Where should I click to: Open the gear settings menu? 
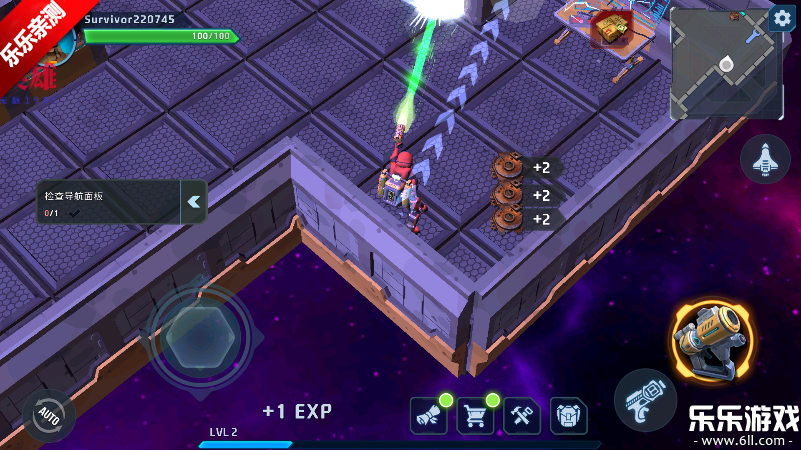781,18
